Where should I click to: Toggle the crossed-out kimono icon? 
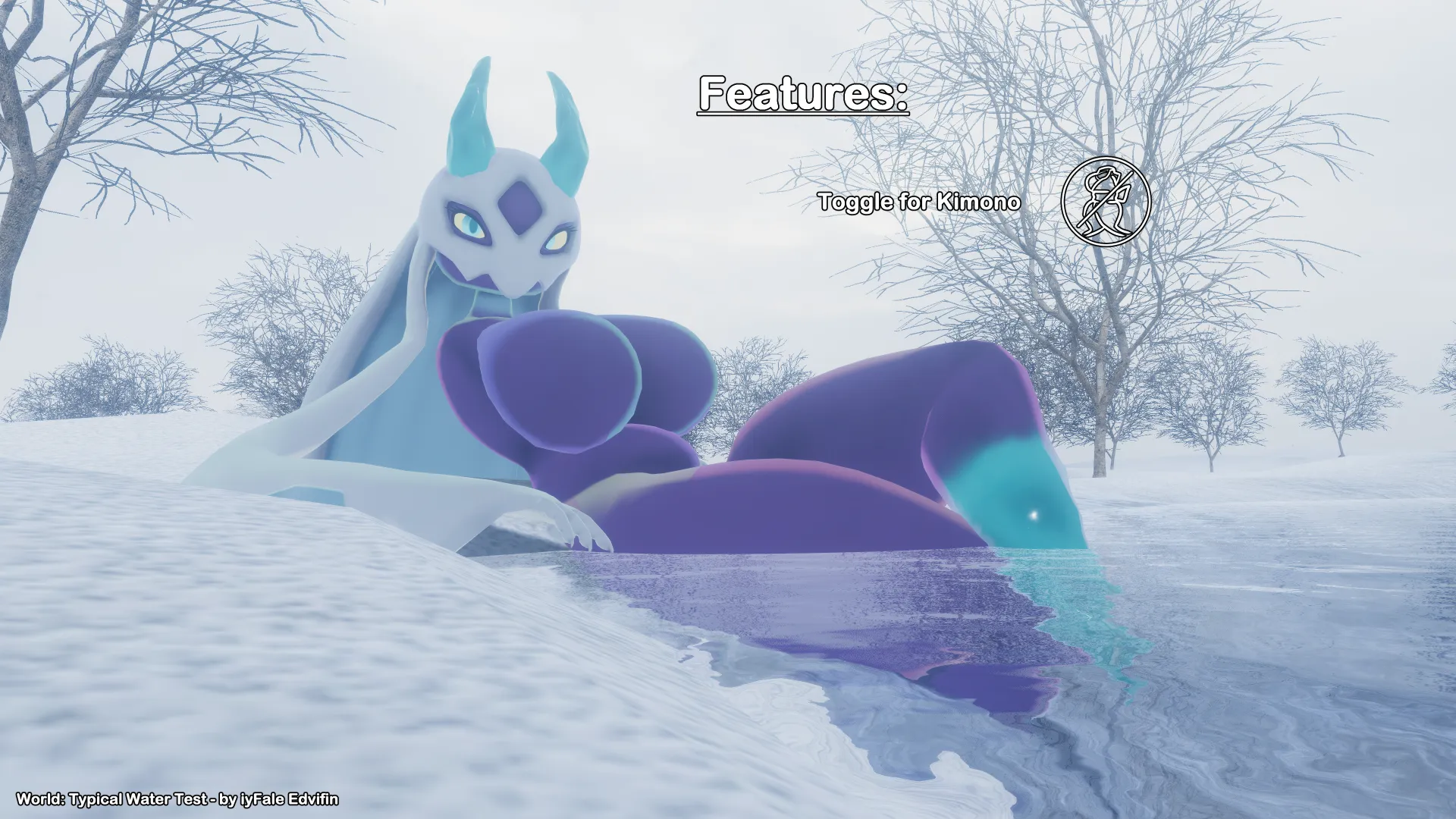tap(1106, 202)
